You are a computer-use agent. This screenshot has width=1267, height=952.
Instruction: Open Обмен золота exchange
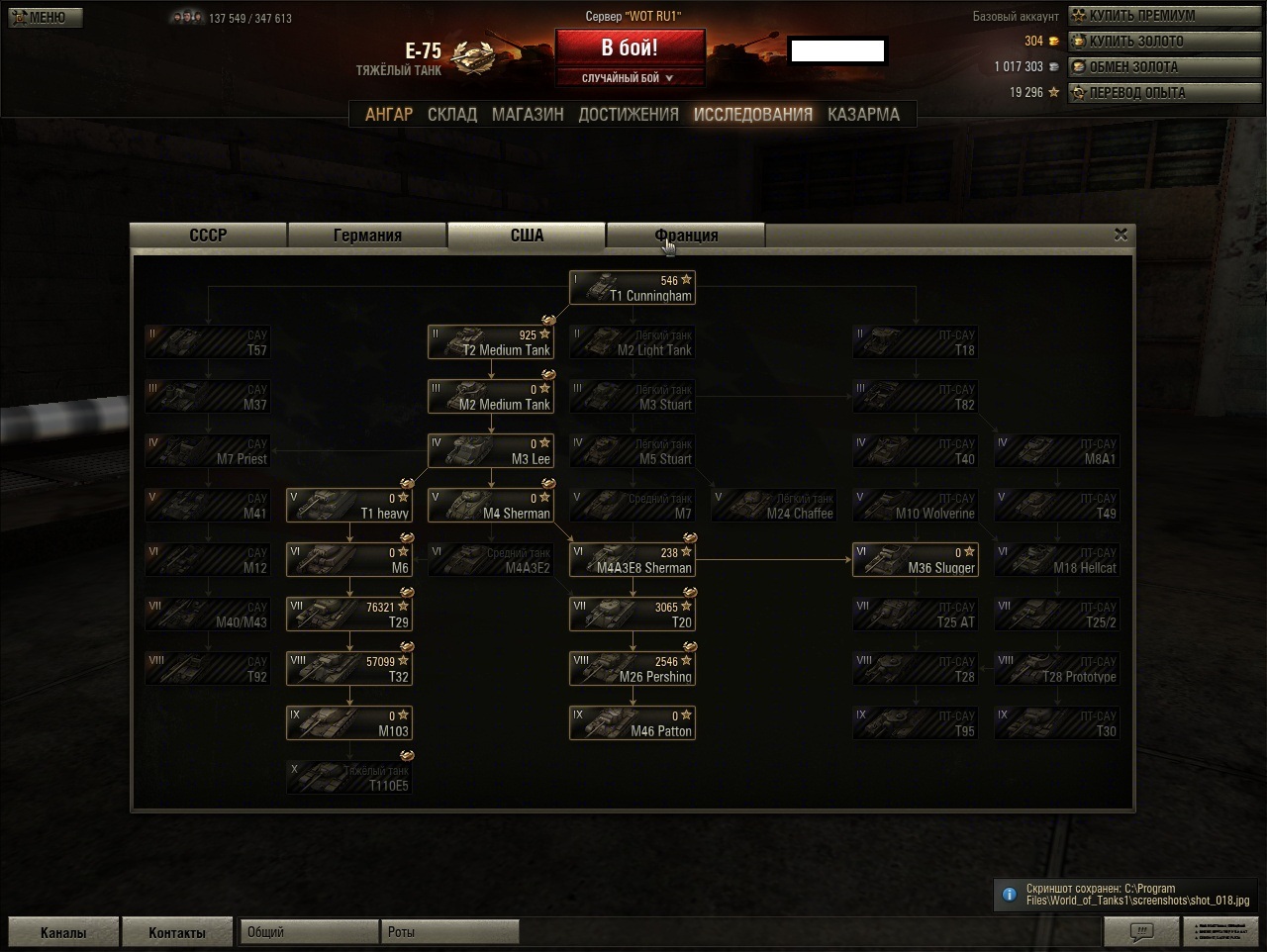point(1132,67)
